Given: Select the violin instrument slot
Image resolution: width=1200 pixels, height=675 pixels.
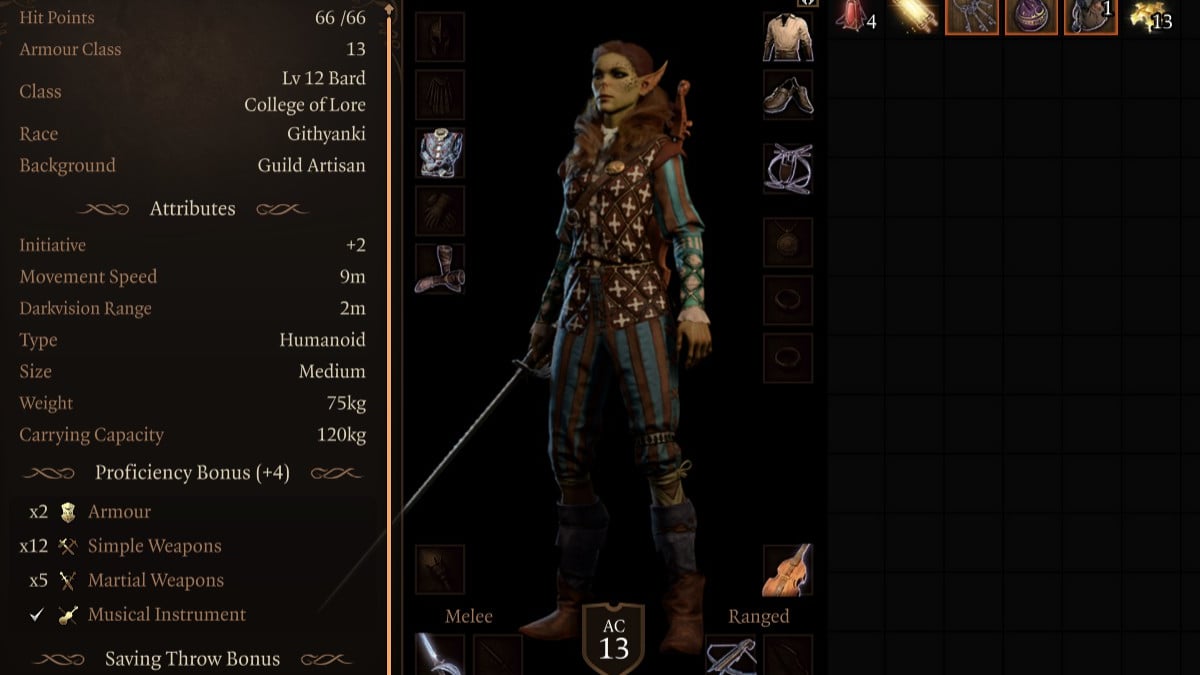Looking at the screenshot, I should tap(788, 569).
